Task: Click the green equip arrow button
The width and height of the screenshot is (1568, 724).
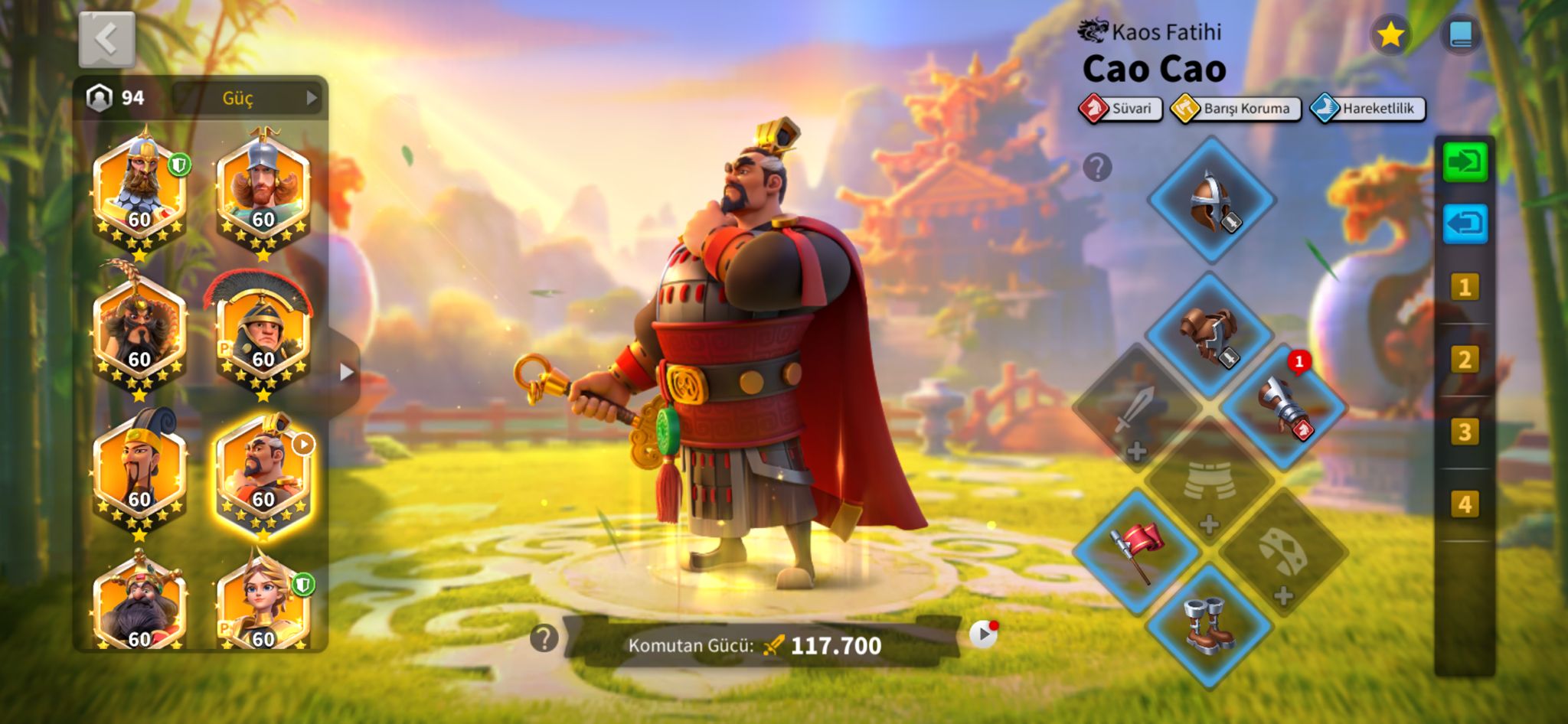Action: pyautogui.click(x=1465, y=162)
